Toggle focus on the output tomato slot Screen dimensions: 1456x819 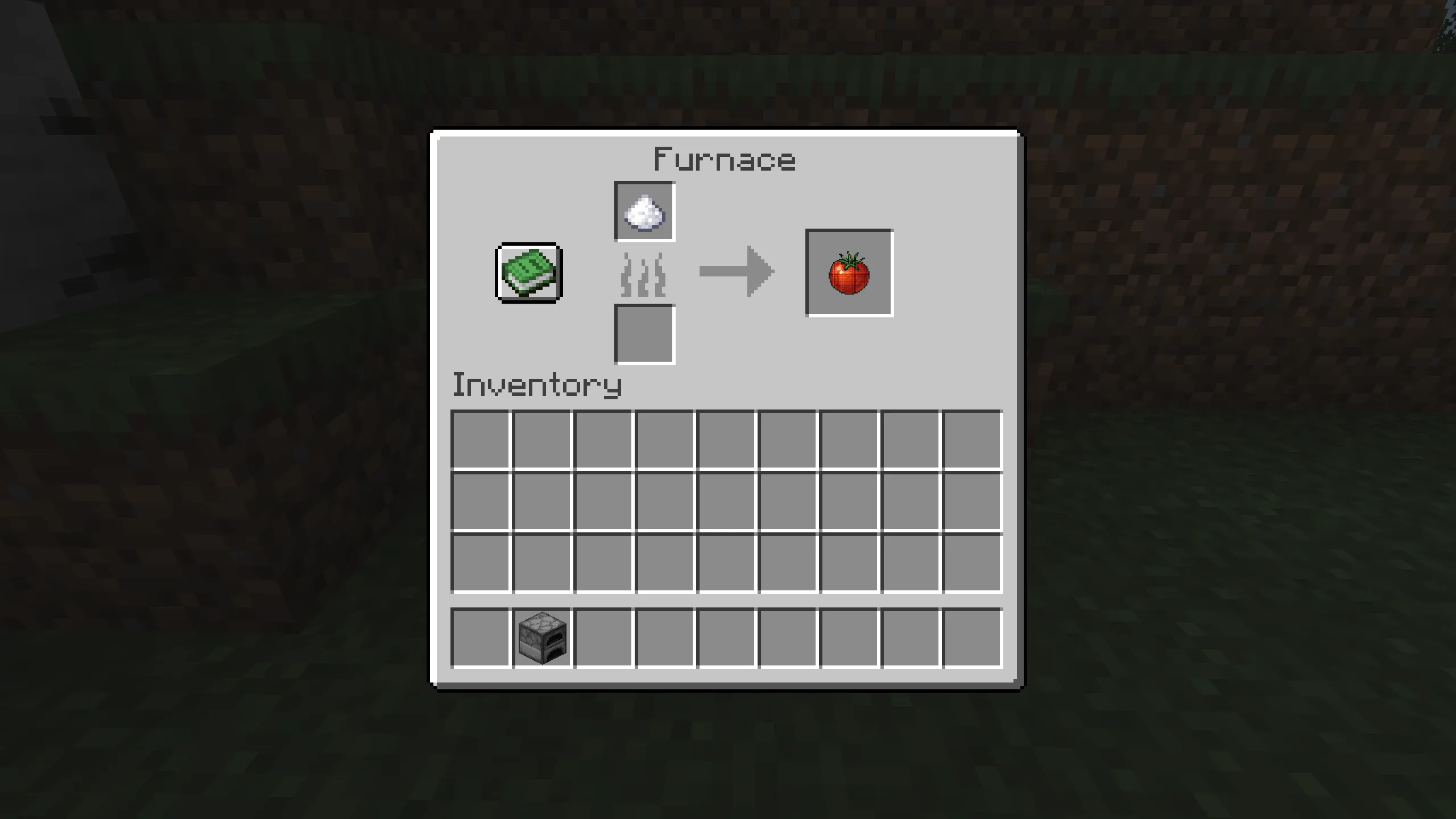(x=850, y=273)
